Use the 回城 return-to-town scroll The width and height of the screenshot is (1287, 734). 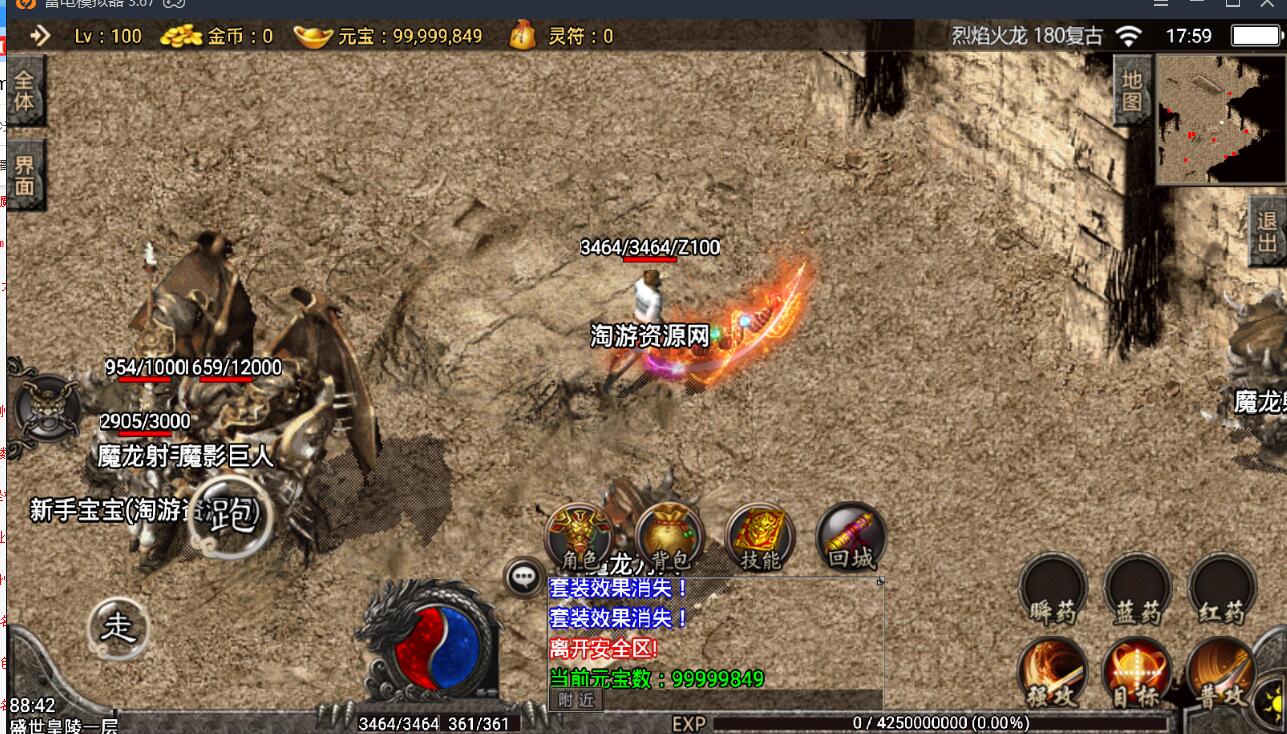click(x=851, y=537)
